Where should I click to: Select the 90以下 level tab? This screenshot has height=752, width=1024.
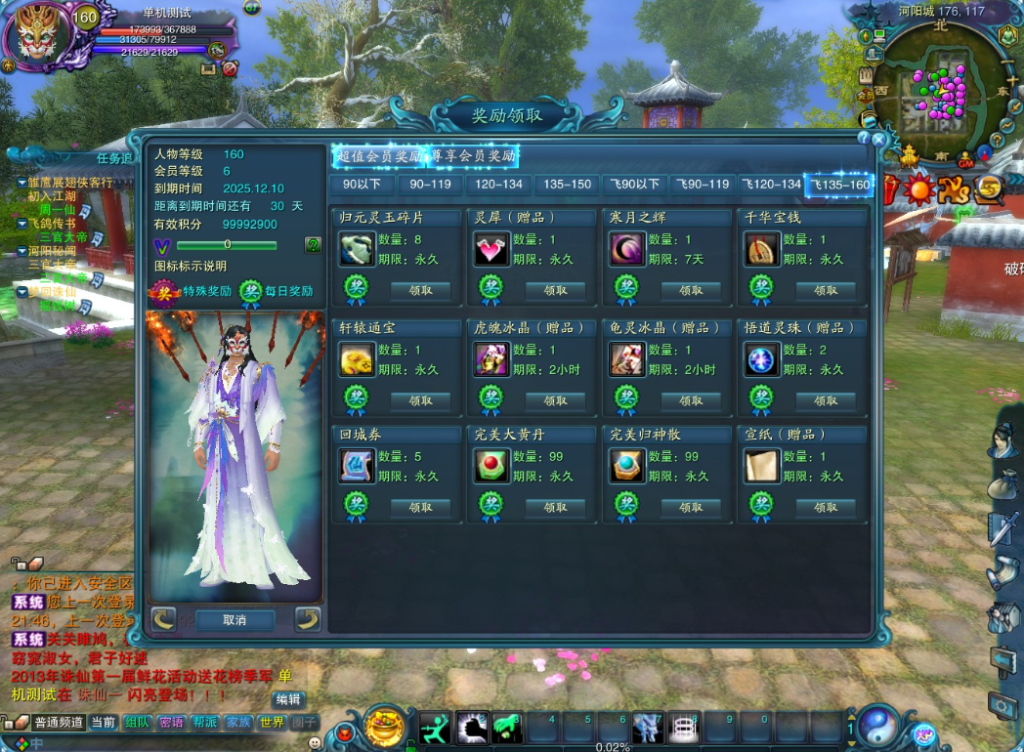[361, 184]
